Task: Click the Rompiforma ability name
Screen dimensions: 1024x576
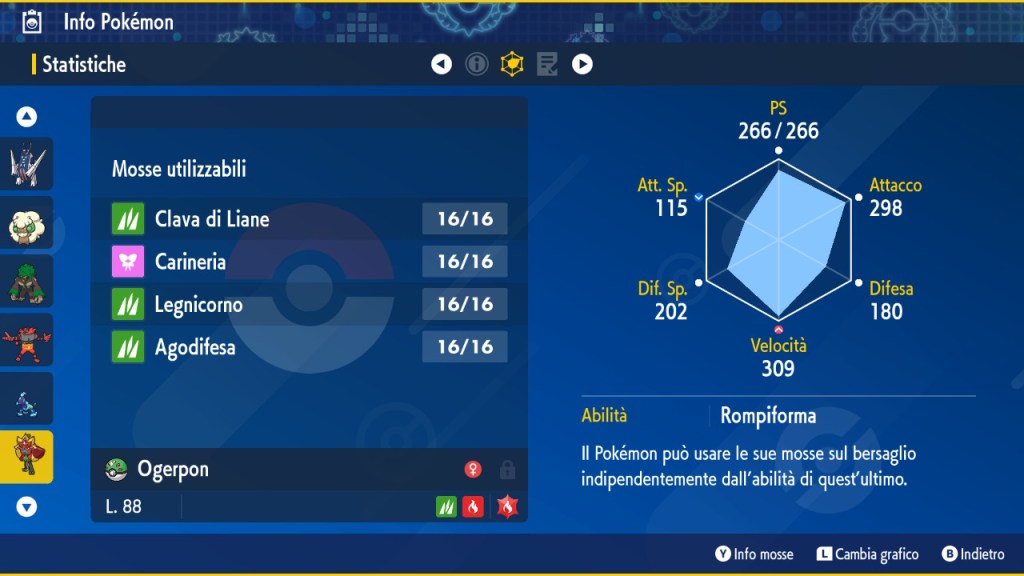Action: coord(768,415)
